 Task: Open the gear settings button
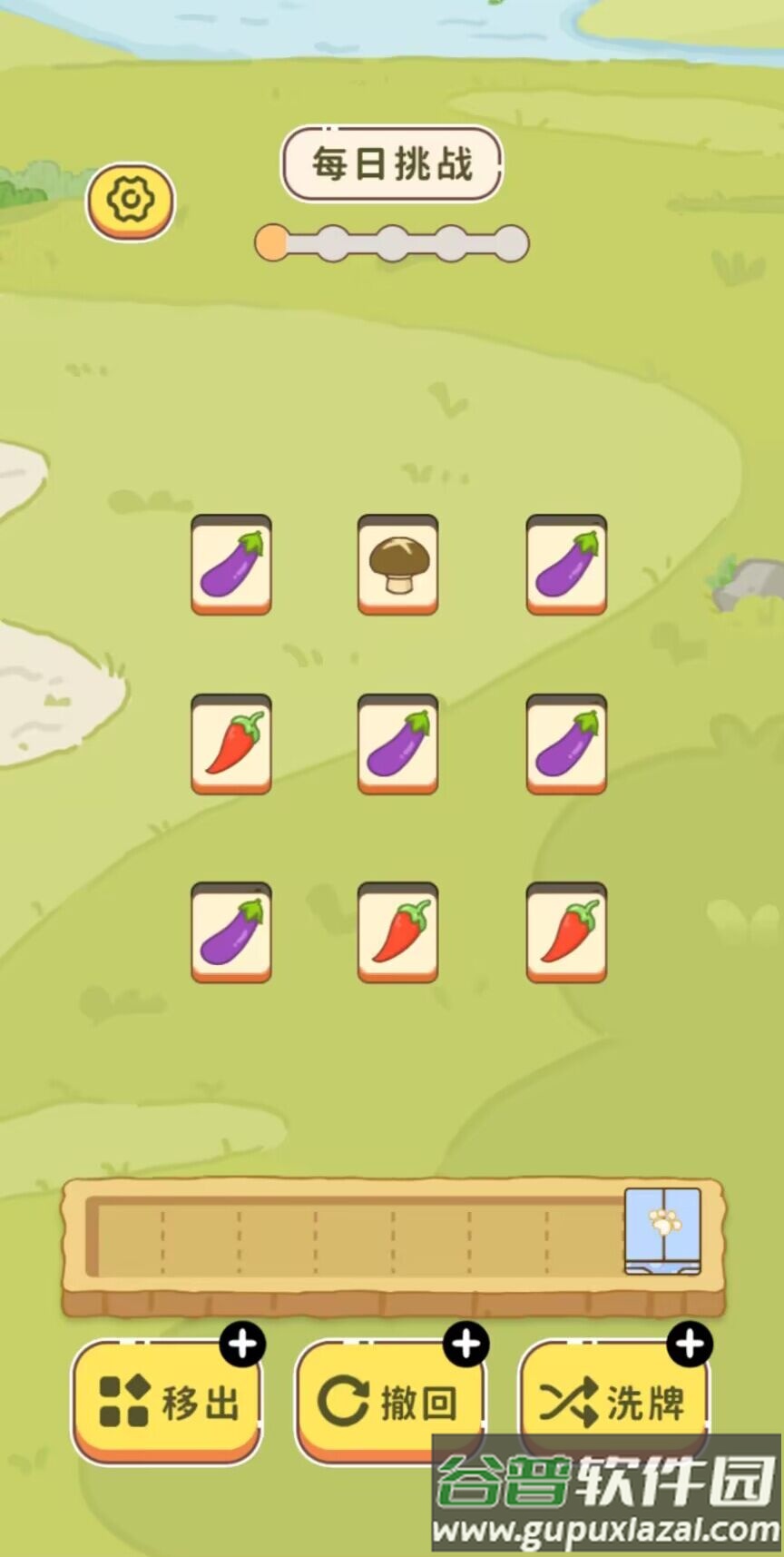(x=131, y=201)
